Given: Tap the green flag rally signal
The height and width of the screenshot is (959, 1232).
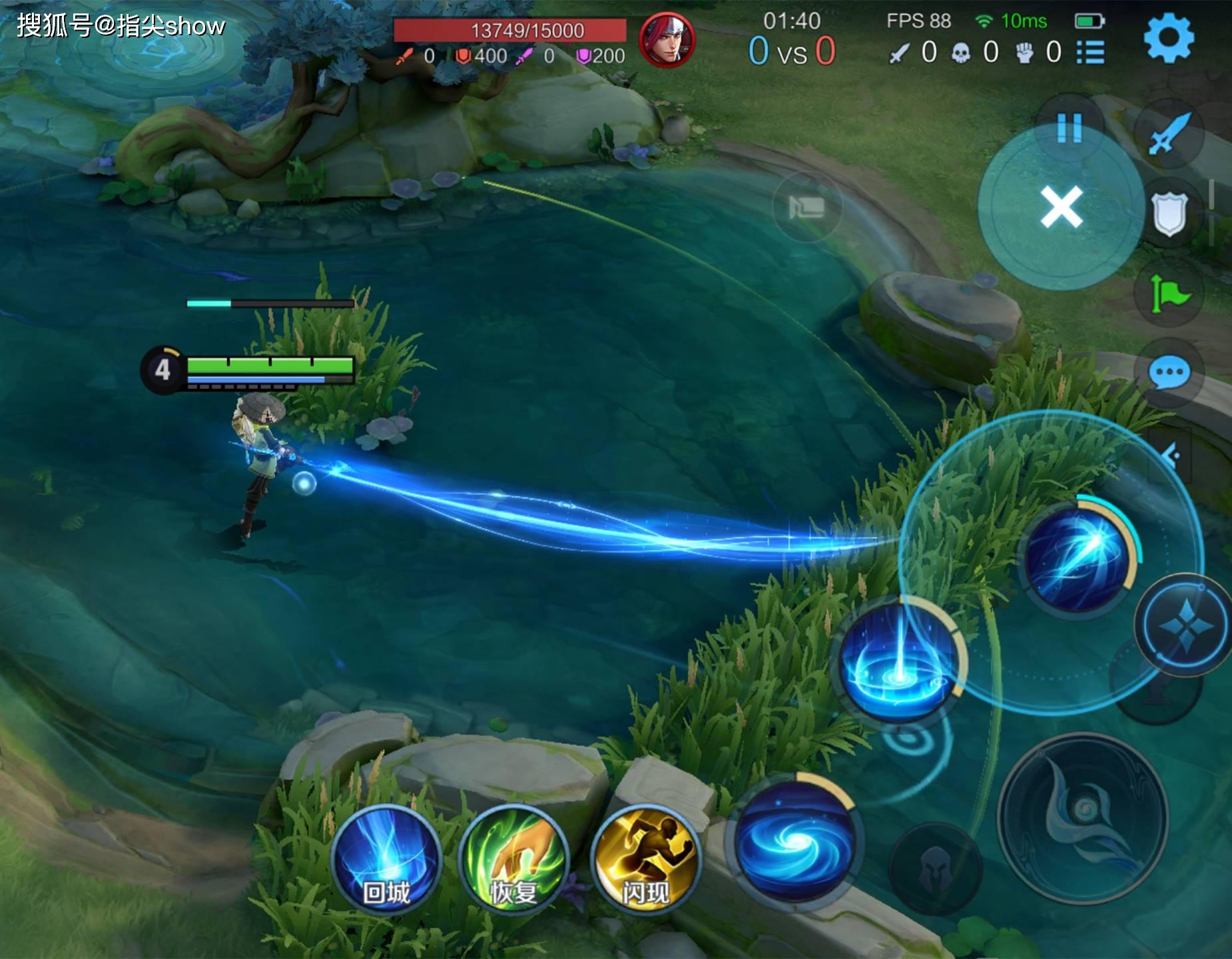Looking at the screenshot, I should pyautogui.click(x=1169, y=294).
